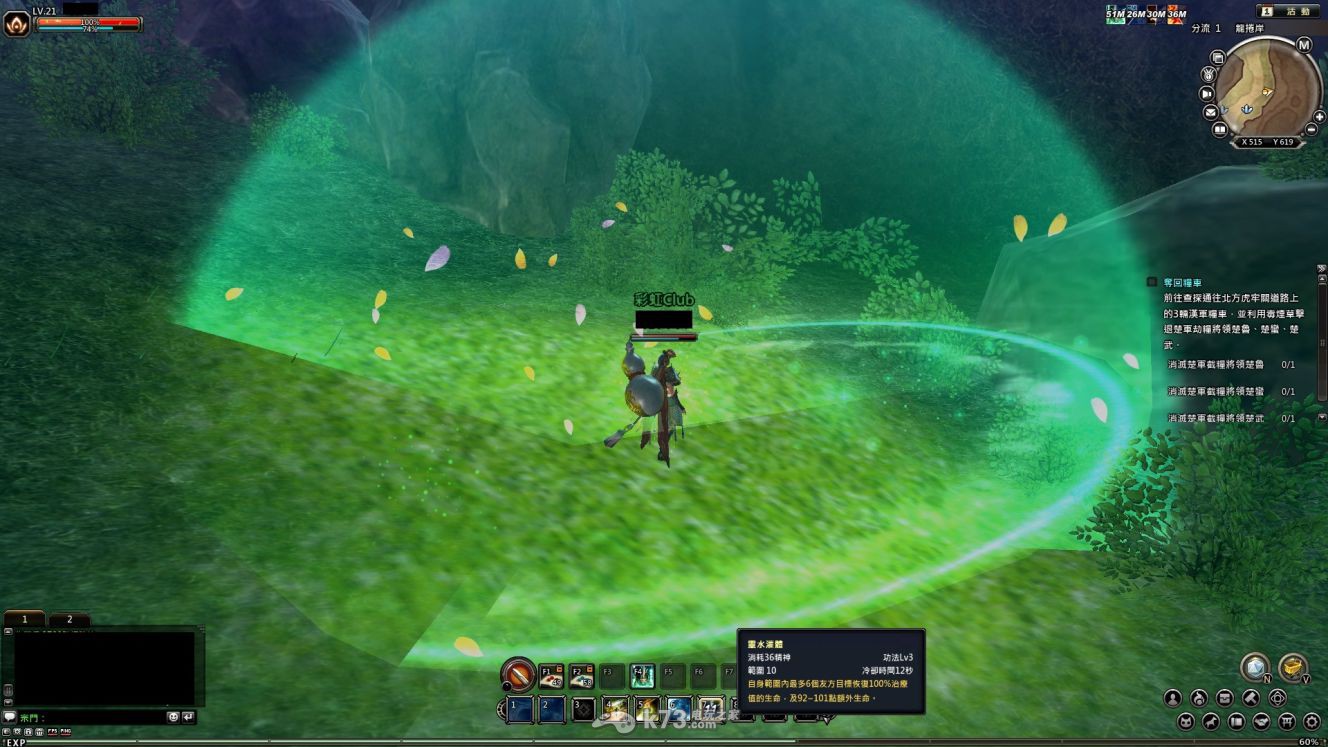Screen dimensions: 1328x747
Task: Open the 活動 events button
Action: tap(1297, 11)
